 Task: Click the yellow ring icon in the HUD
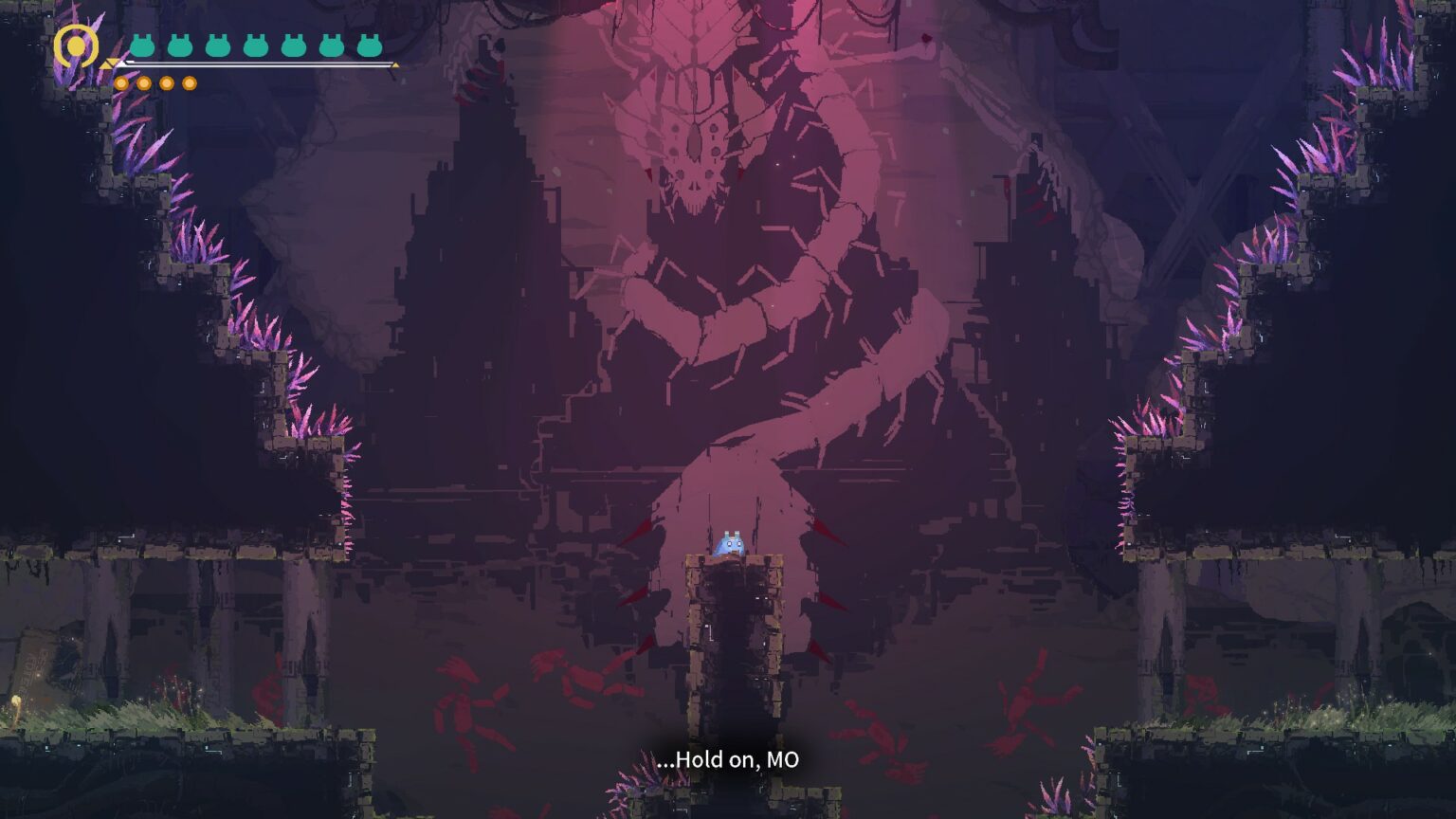(x=76, y=45)
